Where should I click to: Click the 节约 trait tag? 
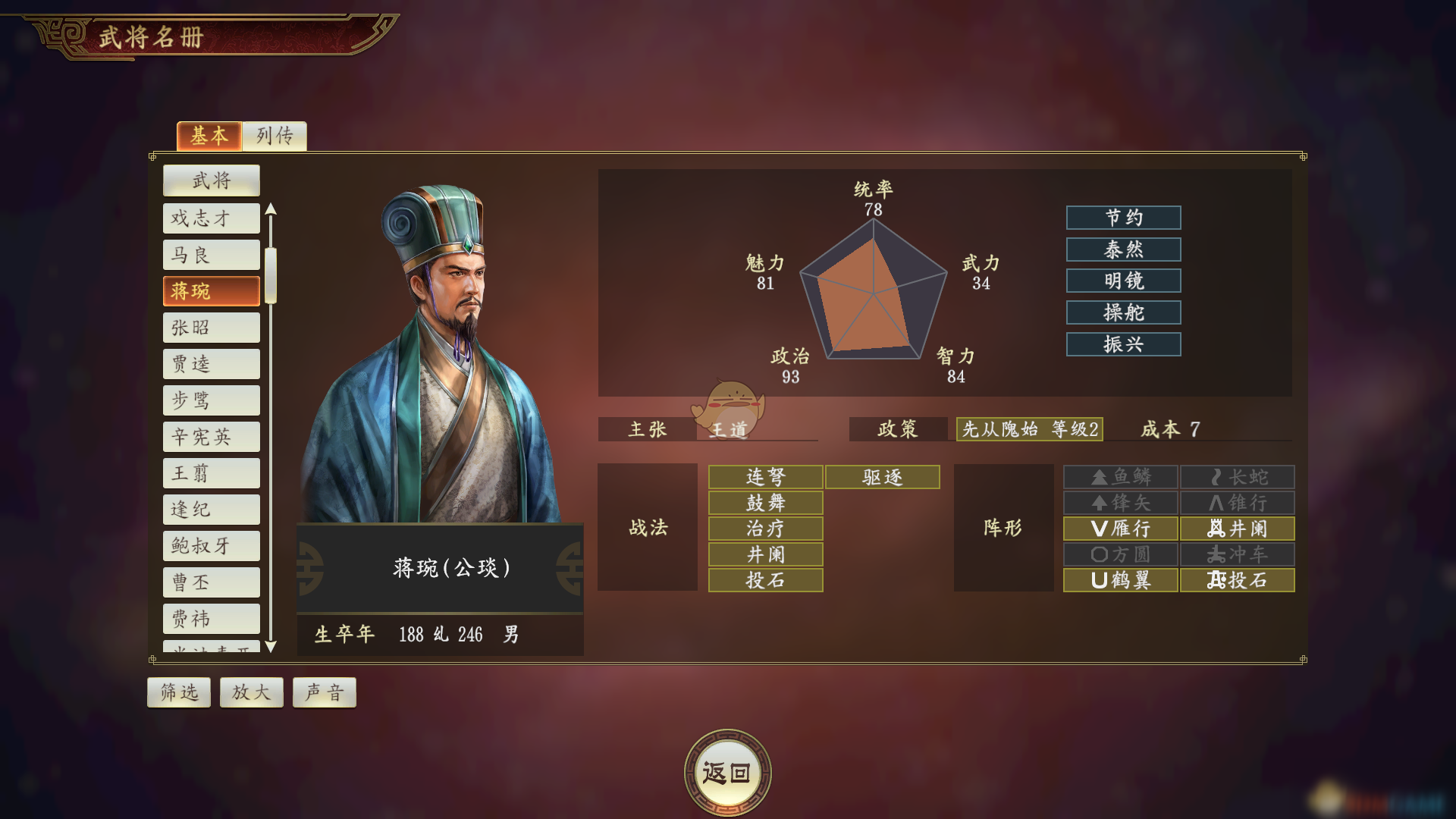click(1123, 218)
